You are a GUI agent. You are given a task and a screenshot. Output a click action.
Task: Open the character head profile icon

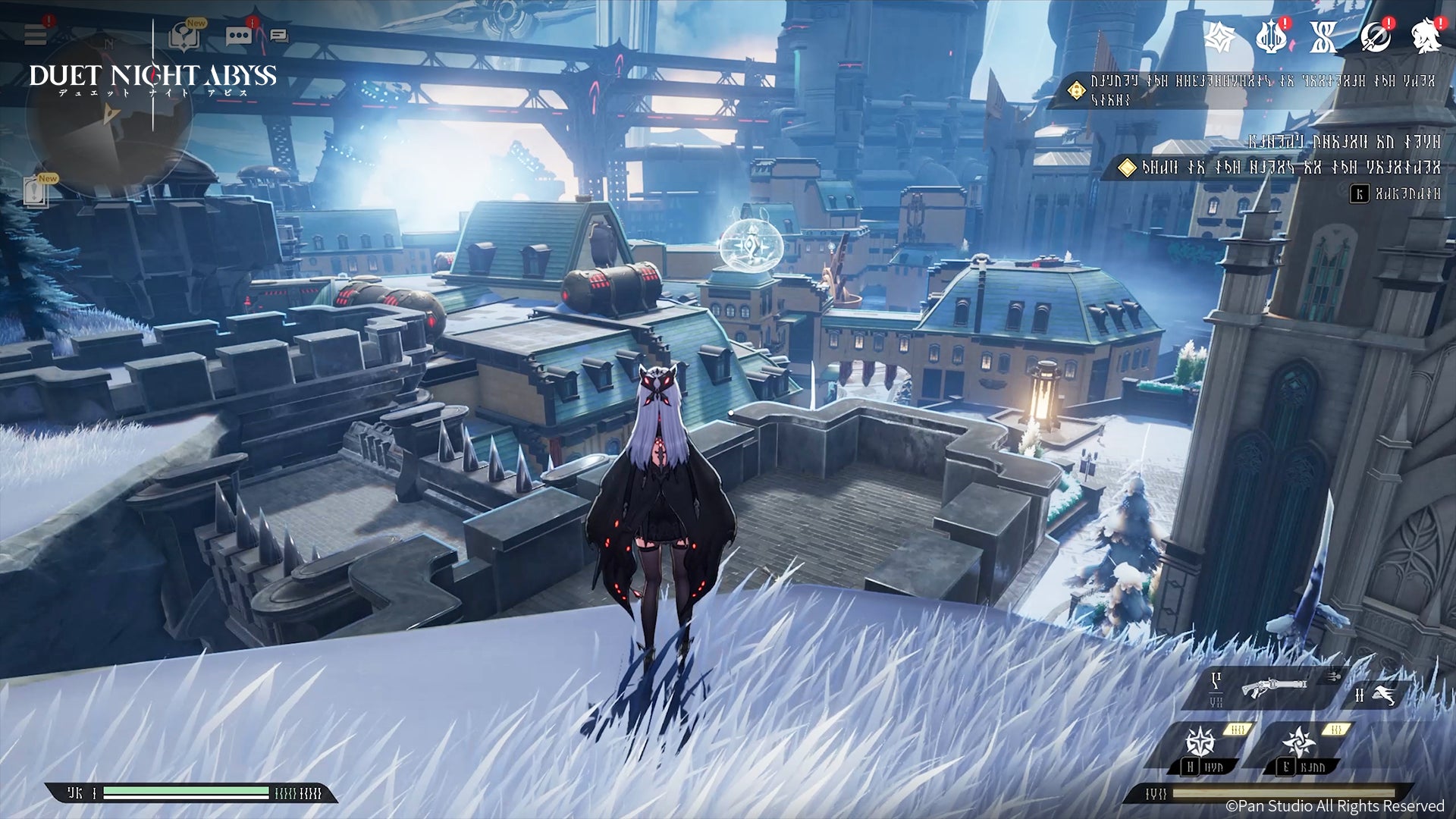pos(1426,36)
